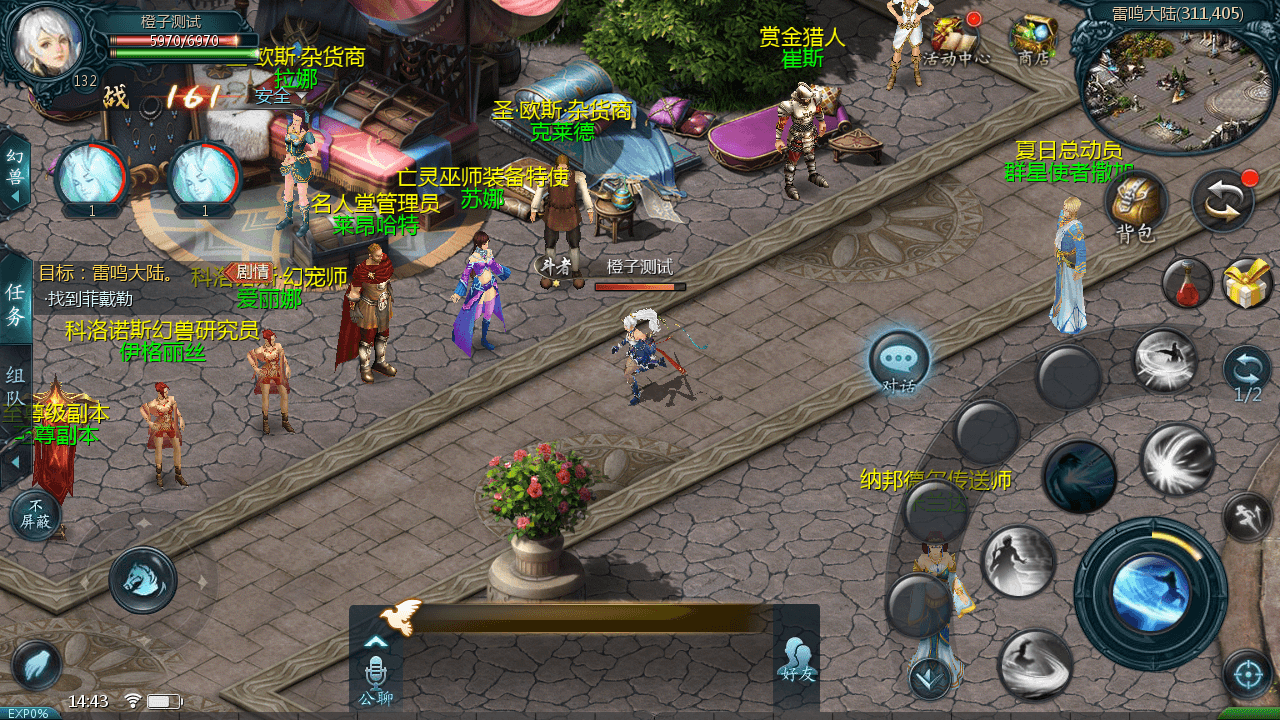Activate the large blue main attack button
This screenshot has height=720, width=1280.
point(1150,593)
